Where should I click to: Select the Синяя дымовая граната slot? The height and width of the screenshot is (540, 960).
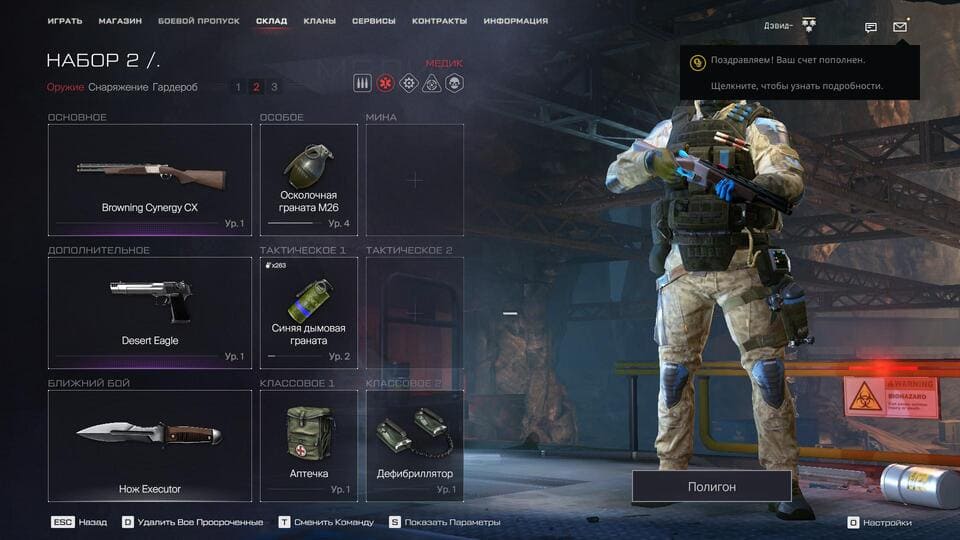pos(309,312)
